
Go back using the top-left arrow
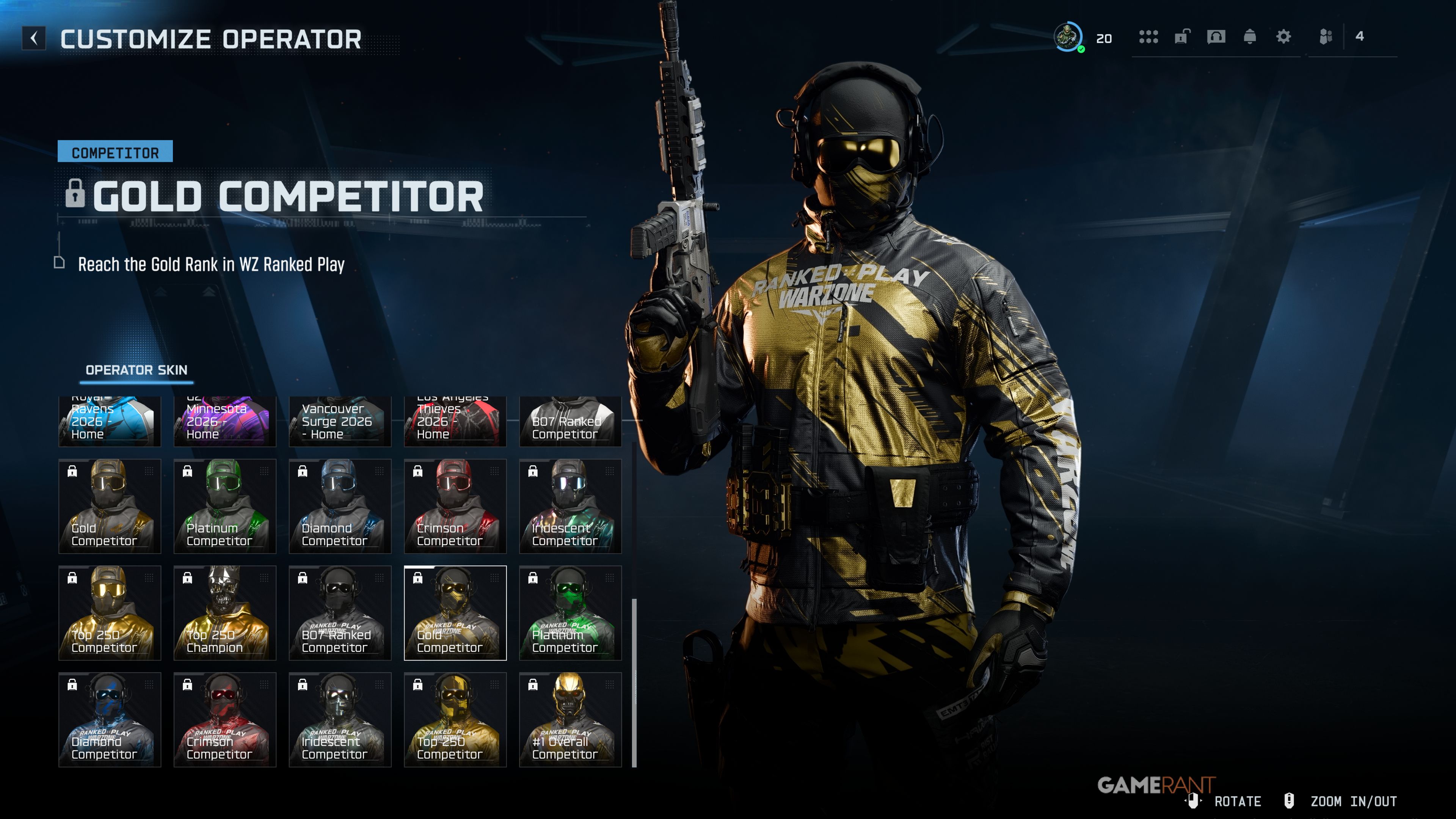pyautogui.click(x=34, y=38)
